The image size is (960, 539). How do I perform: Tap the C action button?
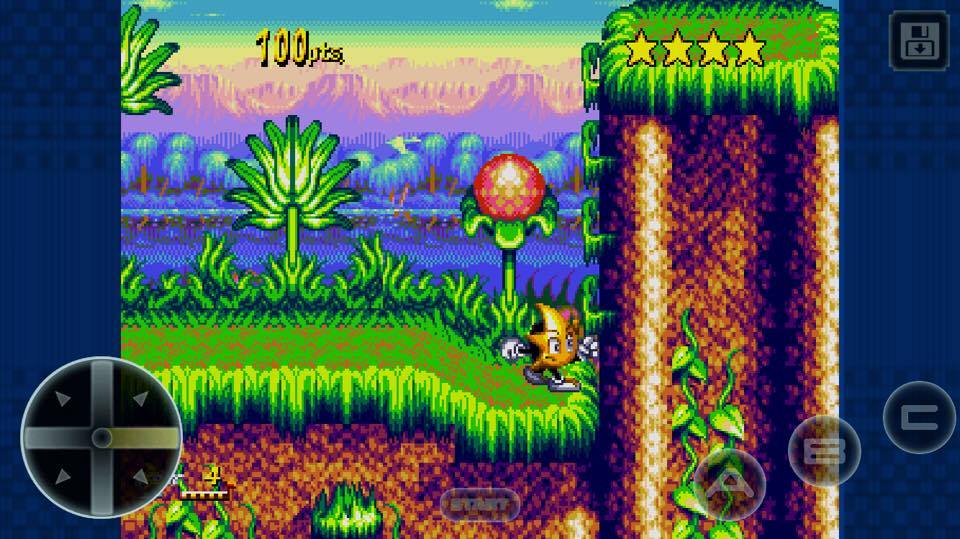click(x=919, y=417)
